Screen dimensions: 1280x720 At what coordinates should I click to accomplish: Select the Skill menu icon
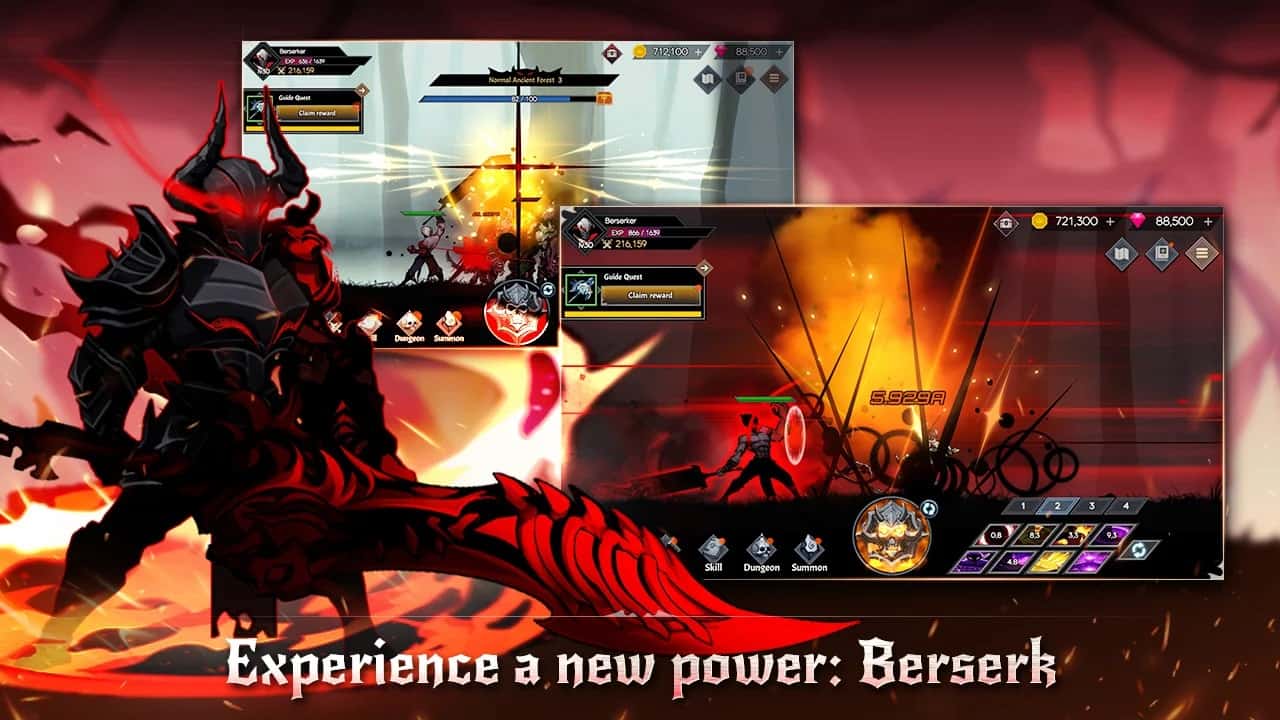click(714, 548)
